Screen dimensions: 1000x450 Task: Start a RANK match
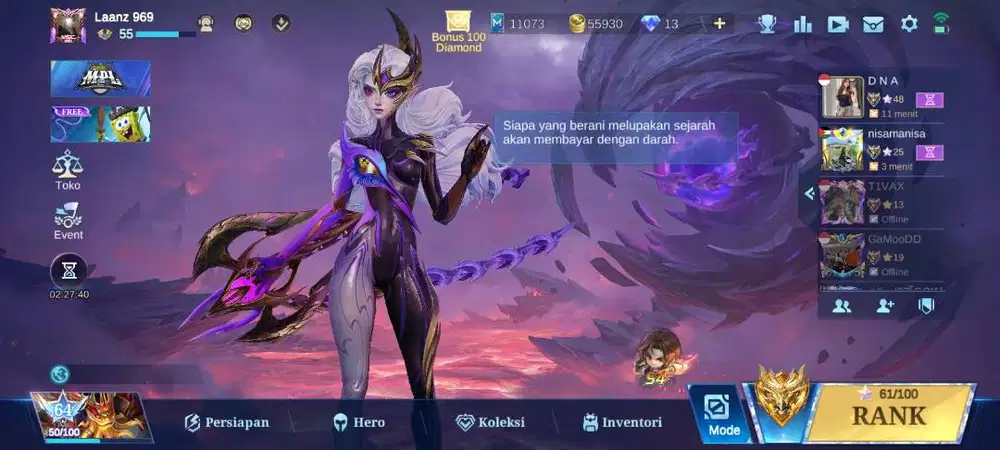[x=888, y=415]
